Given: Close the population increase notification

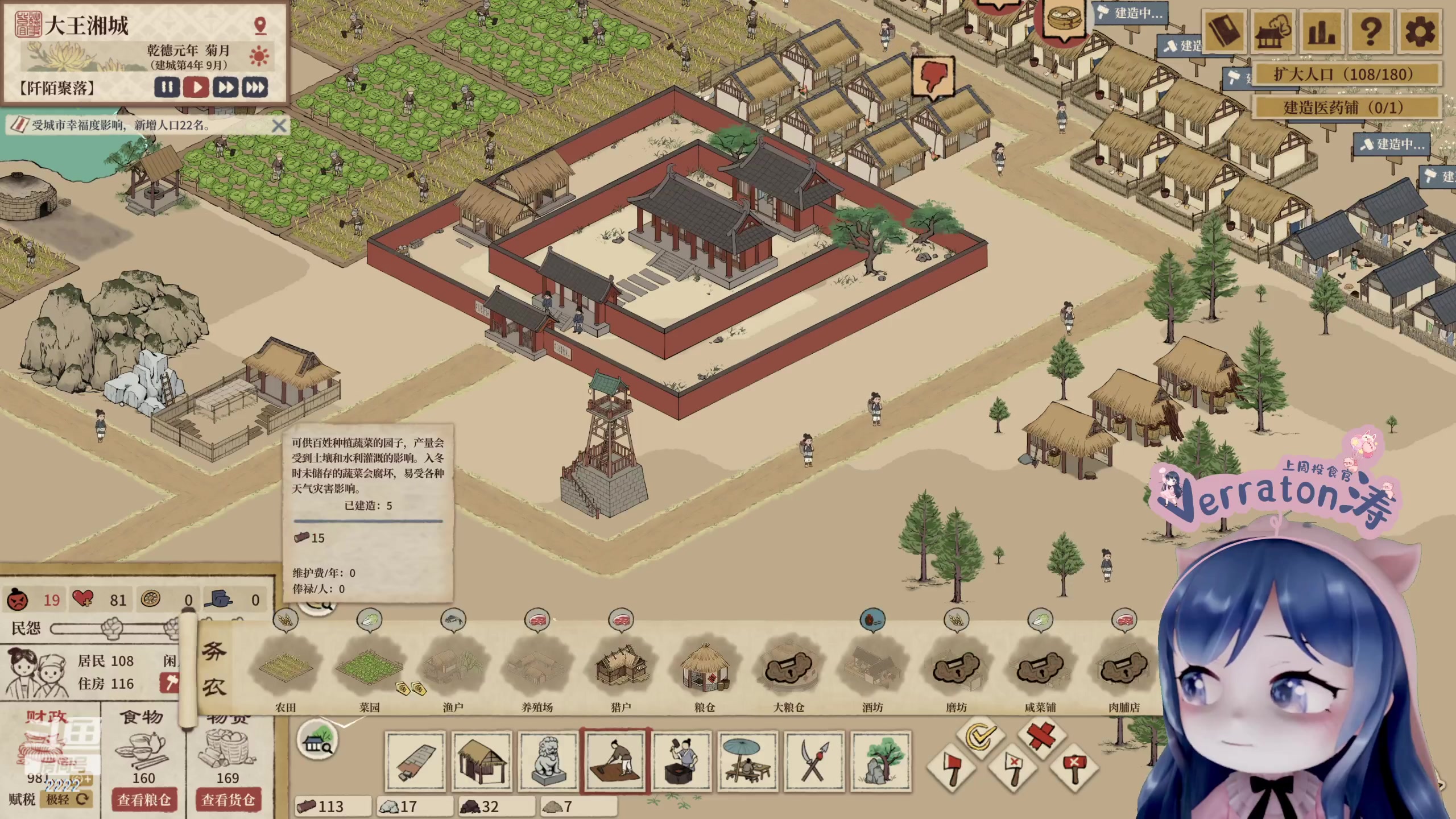Looking at the screenshot, I should coord(279,126).
